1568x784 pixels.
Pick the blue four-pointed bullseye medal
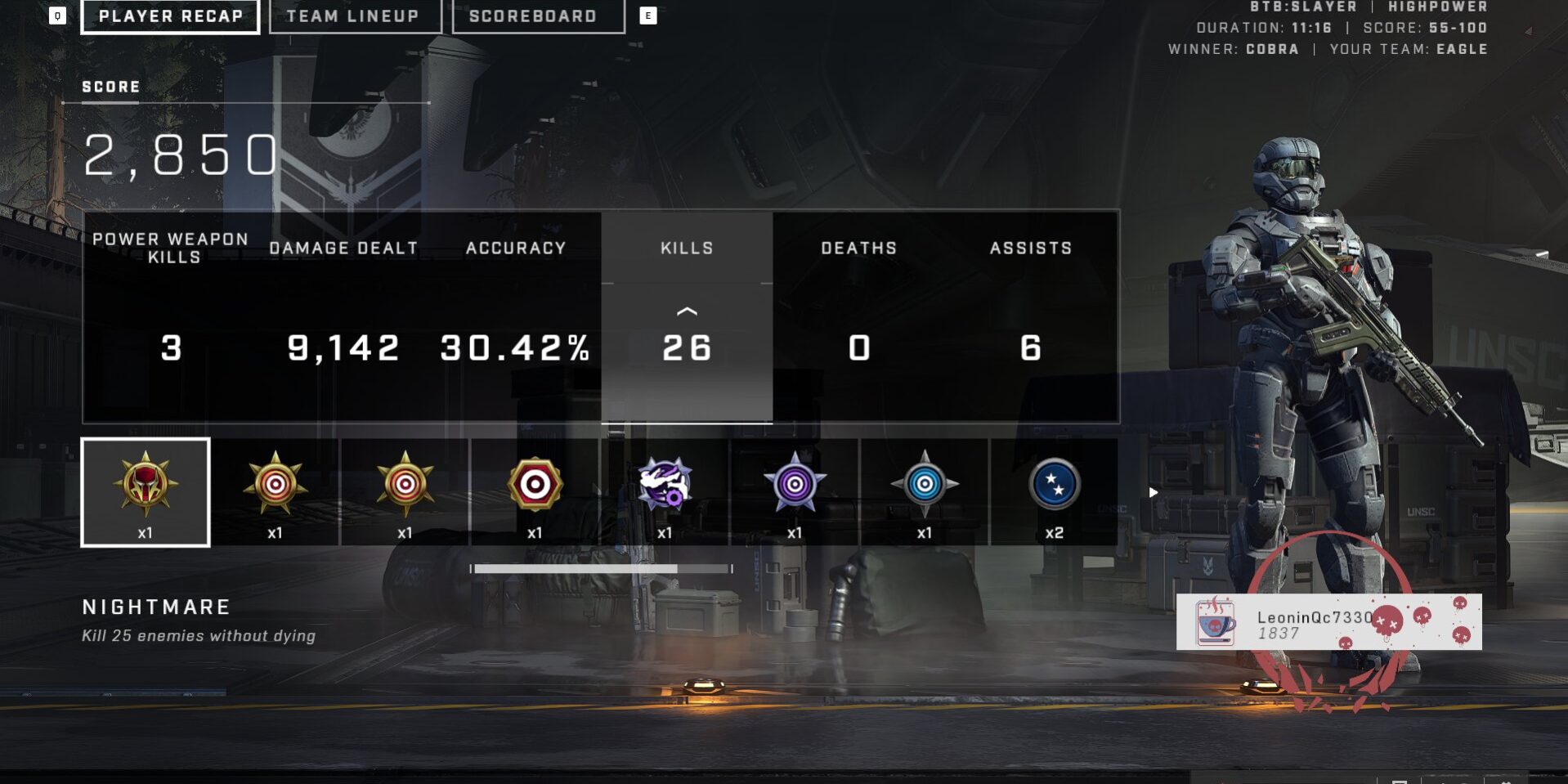point(925,492)
